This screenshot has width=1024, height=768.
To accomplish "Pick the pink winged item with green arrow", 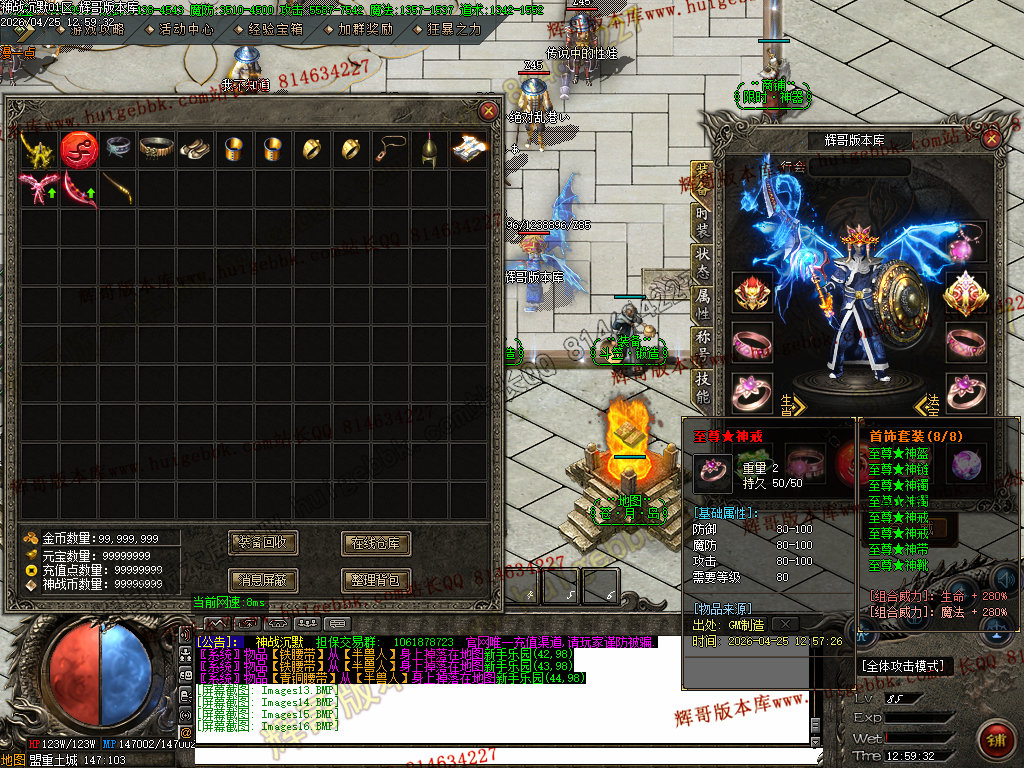I will tap(38, 188).
